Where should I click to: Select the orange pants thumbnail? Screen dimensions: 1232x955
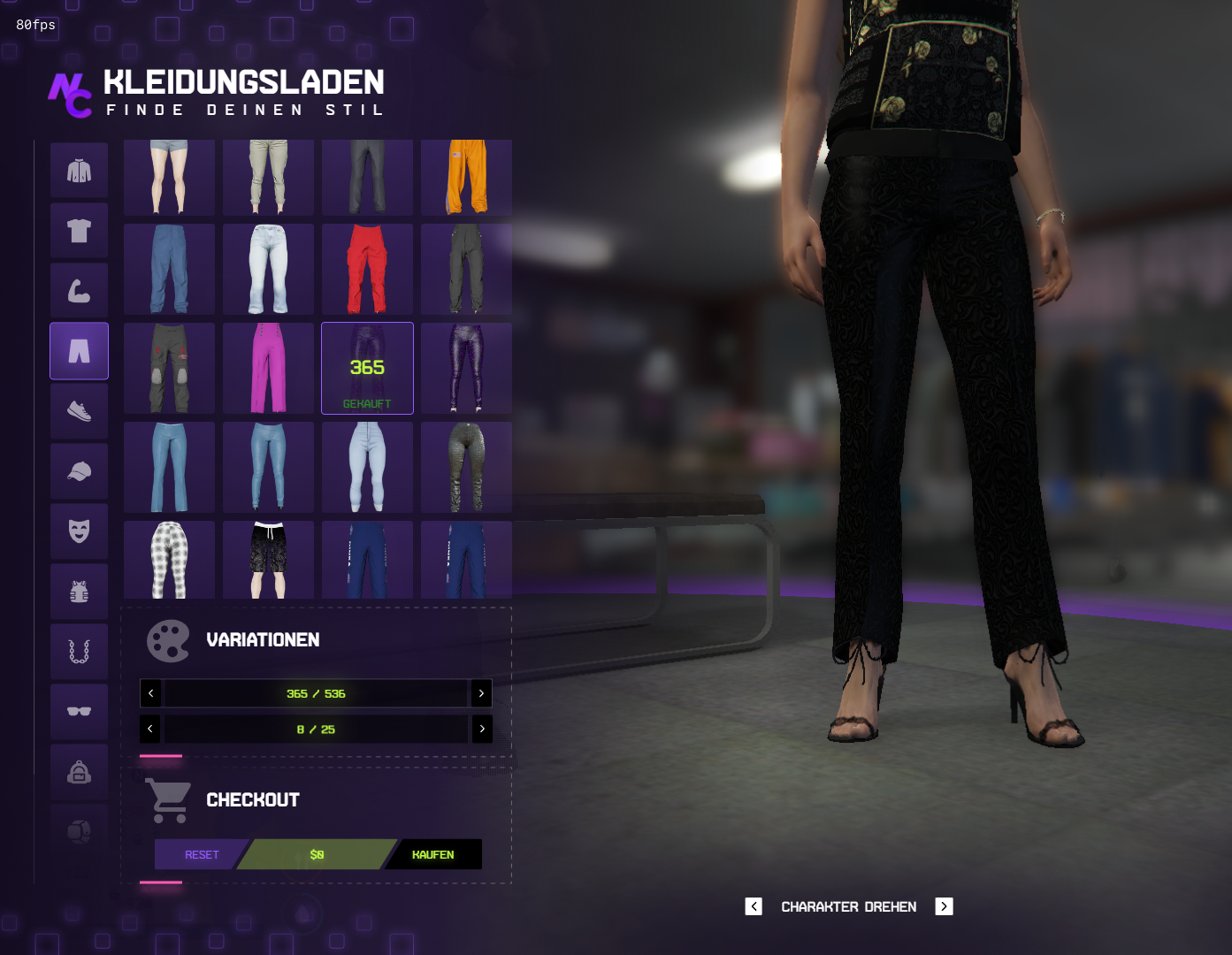click(466, 177)
